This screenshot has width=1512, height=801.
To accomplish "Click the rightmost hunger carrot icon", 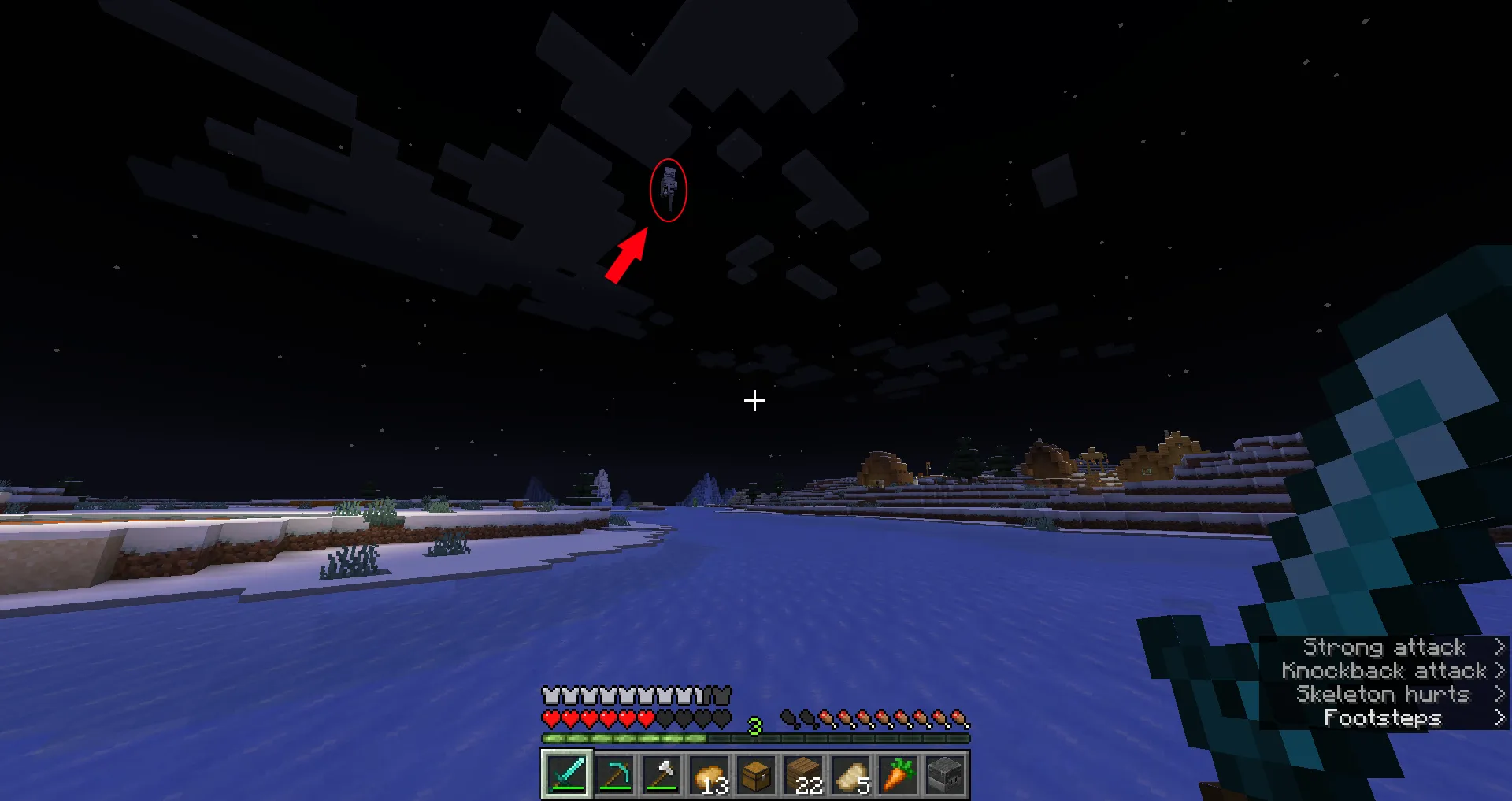I will pos(959,718).
